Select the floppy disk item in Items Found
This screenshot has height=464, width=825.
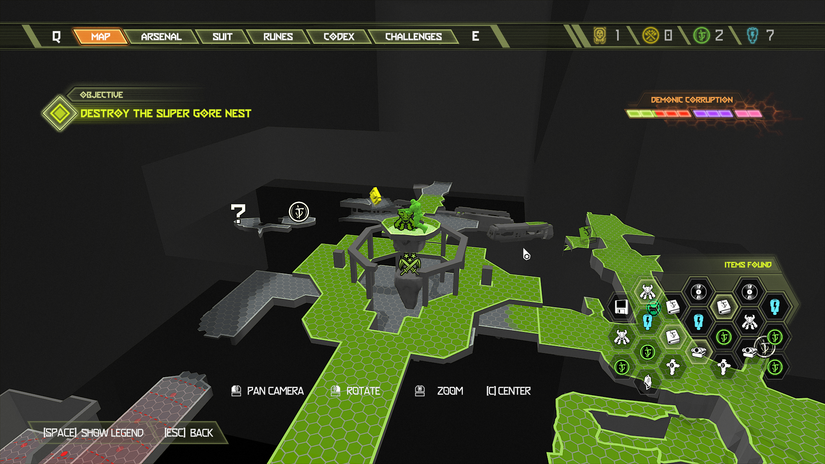621,306
